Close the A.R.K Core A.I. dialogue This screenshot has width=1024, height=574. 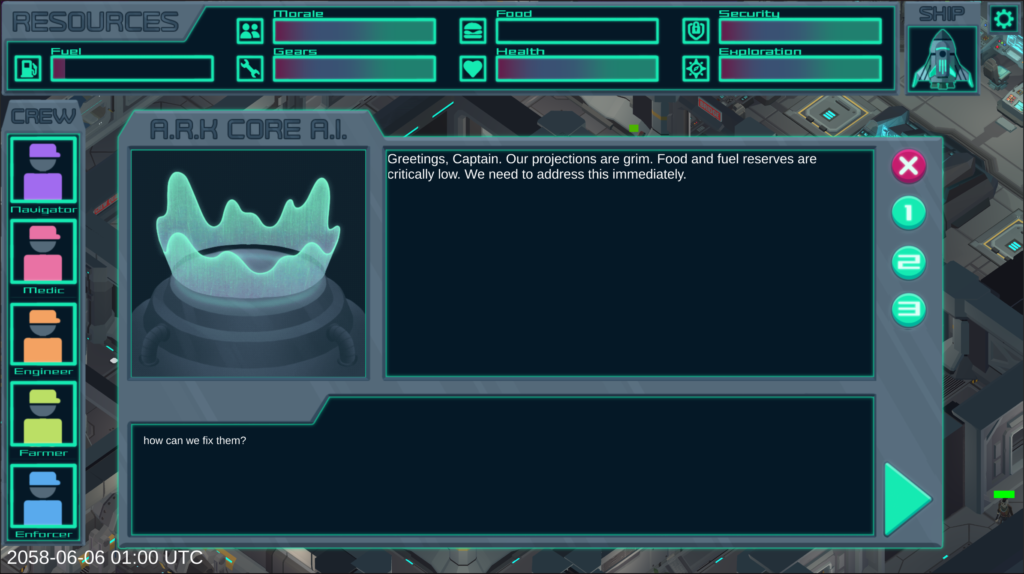tap(908, 166)
